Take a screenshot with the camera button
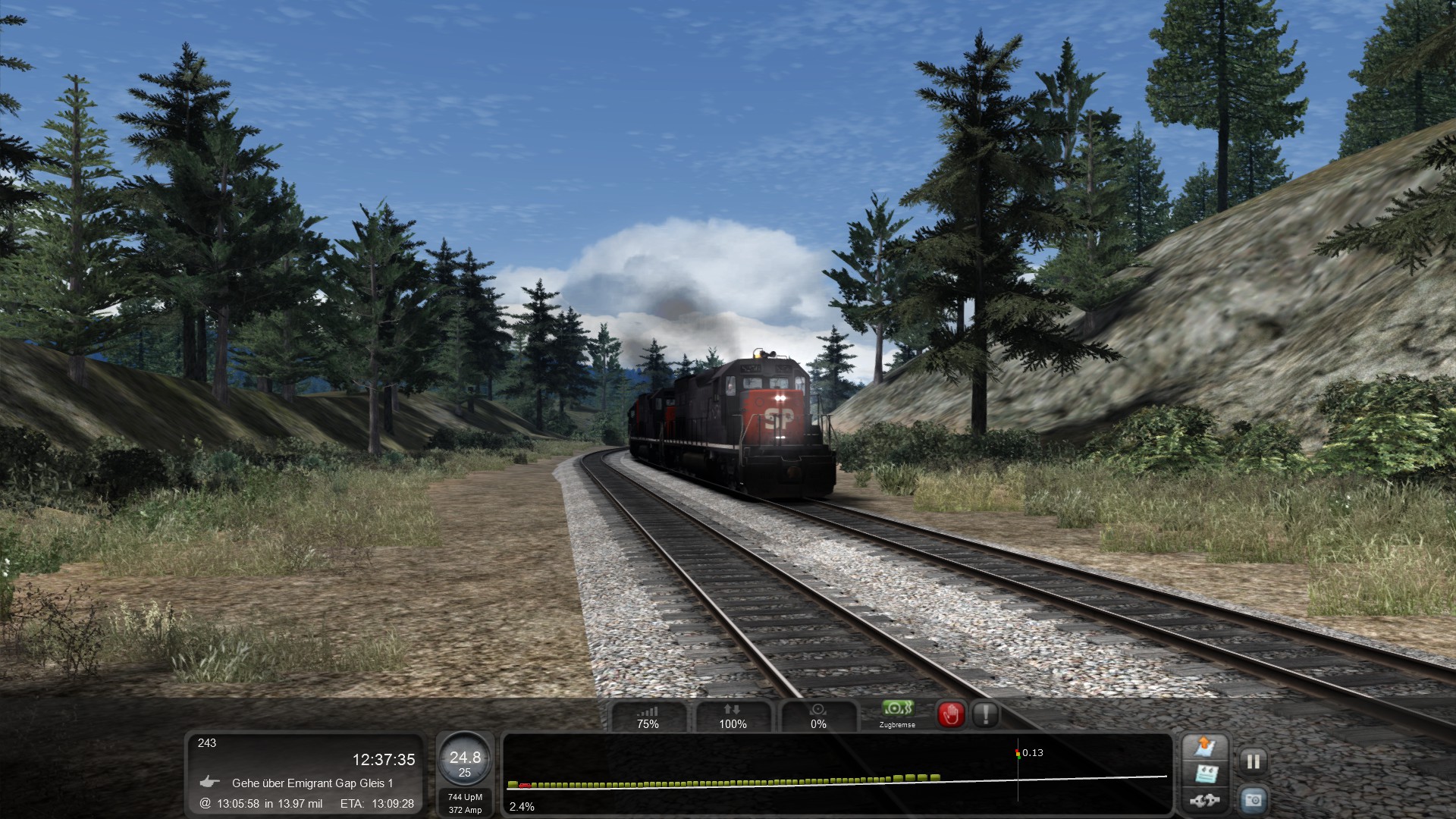Image resolution: width=1456 pixels, height=819 pixels. [1253, 799]
